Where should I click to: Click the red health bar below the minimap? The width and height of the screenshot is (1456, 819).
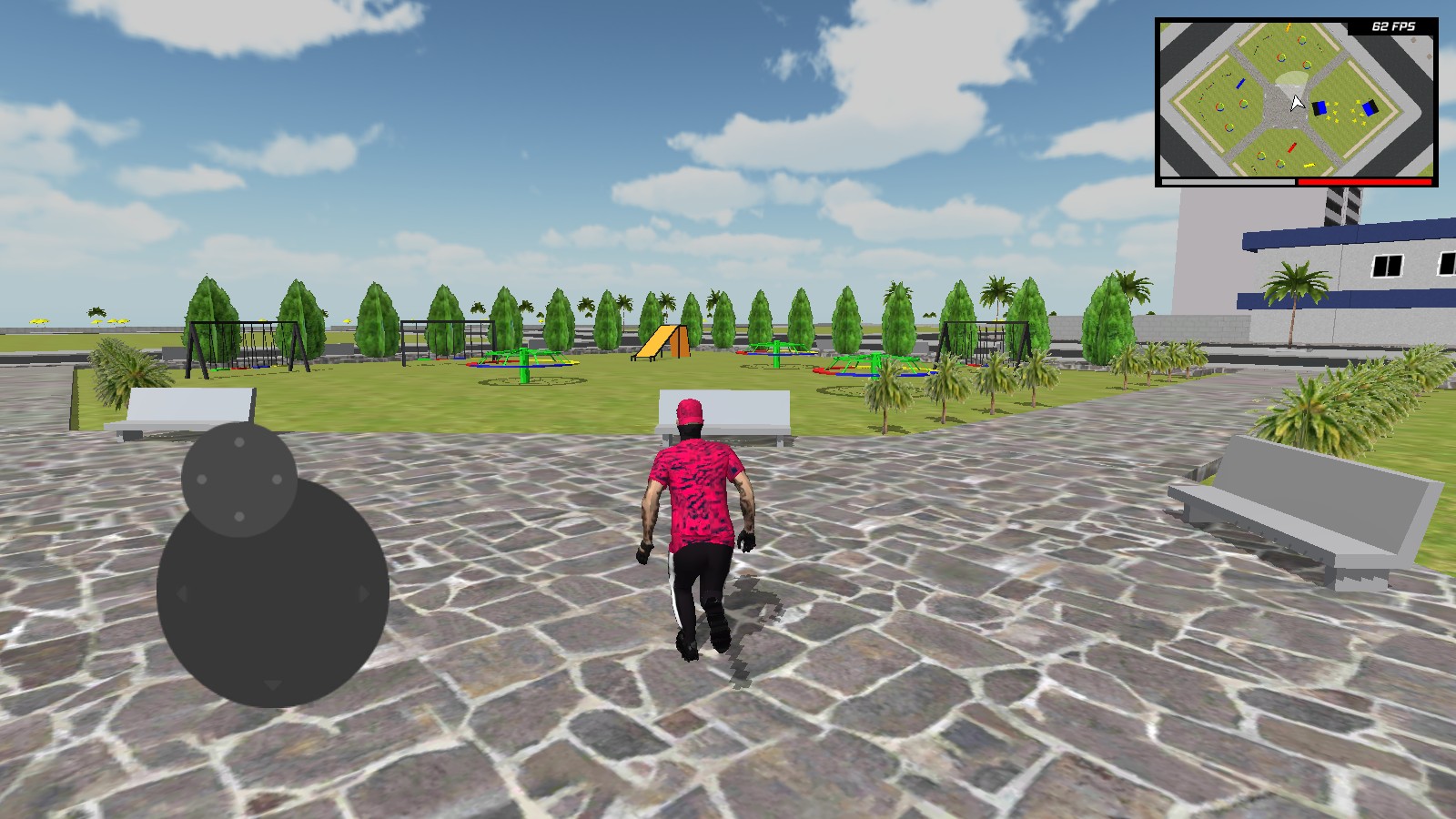pyautogui.click(x=1365, y=183)
